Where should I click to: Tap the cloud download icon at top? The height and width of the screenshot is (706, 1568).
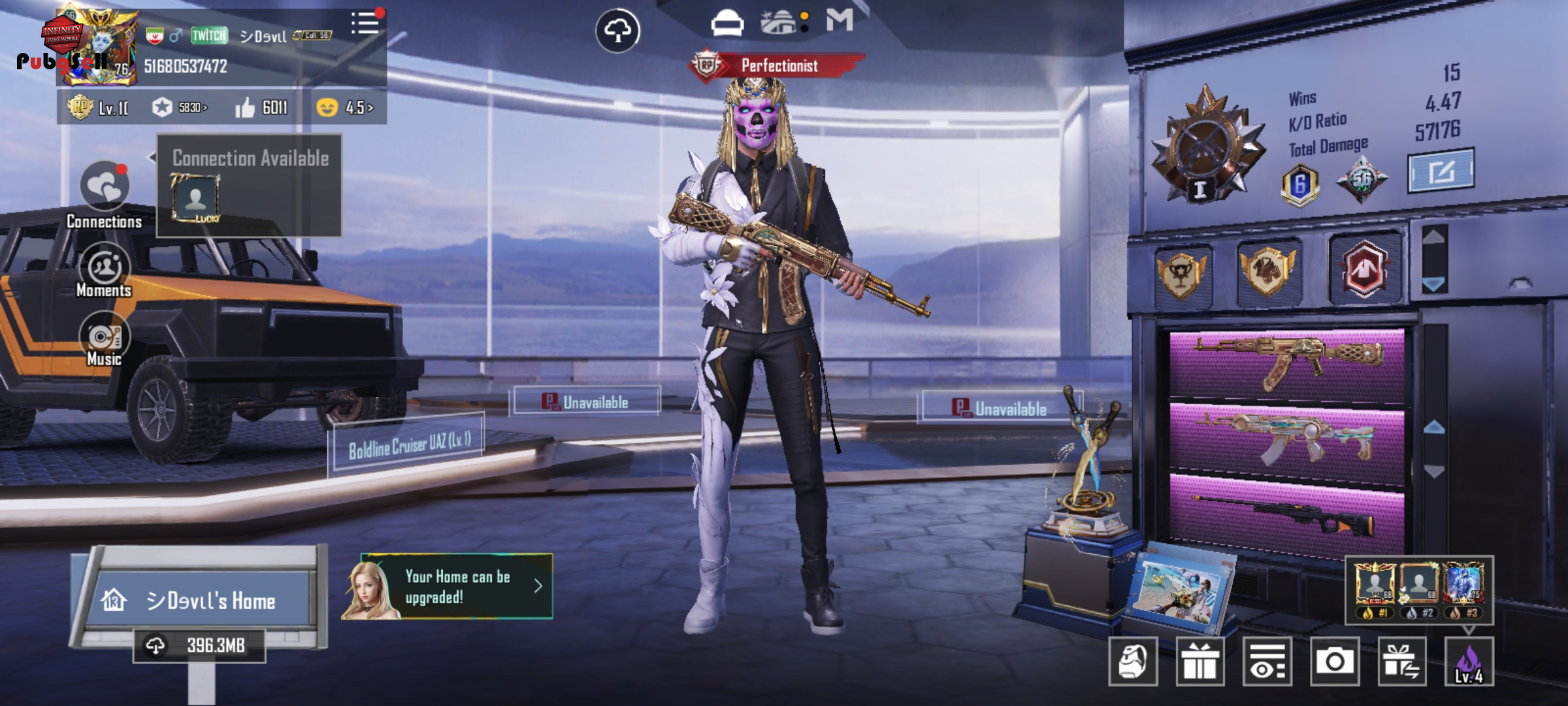point(617,31)
